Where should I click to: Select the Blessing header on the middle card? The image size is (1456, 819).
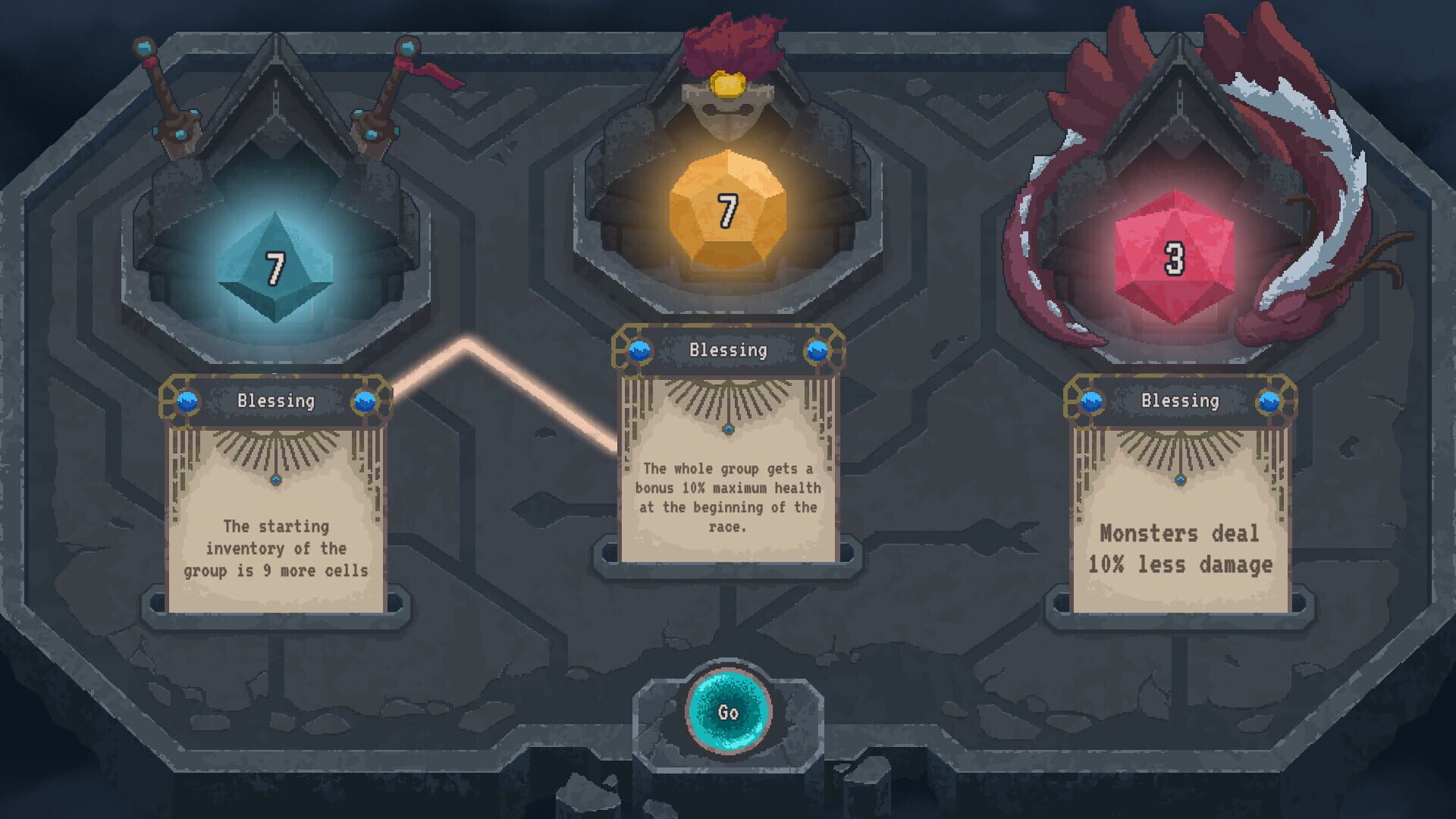click(730, 350)
